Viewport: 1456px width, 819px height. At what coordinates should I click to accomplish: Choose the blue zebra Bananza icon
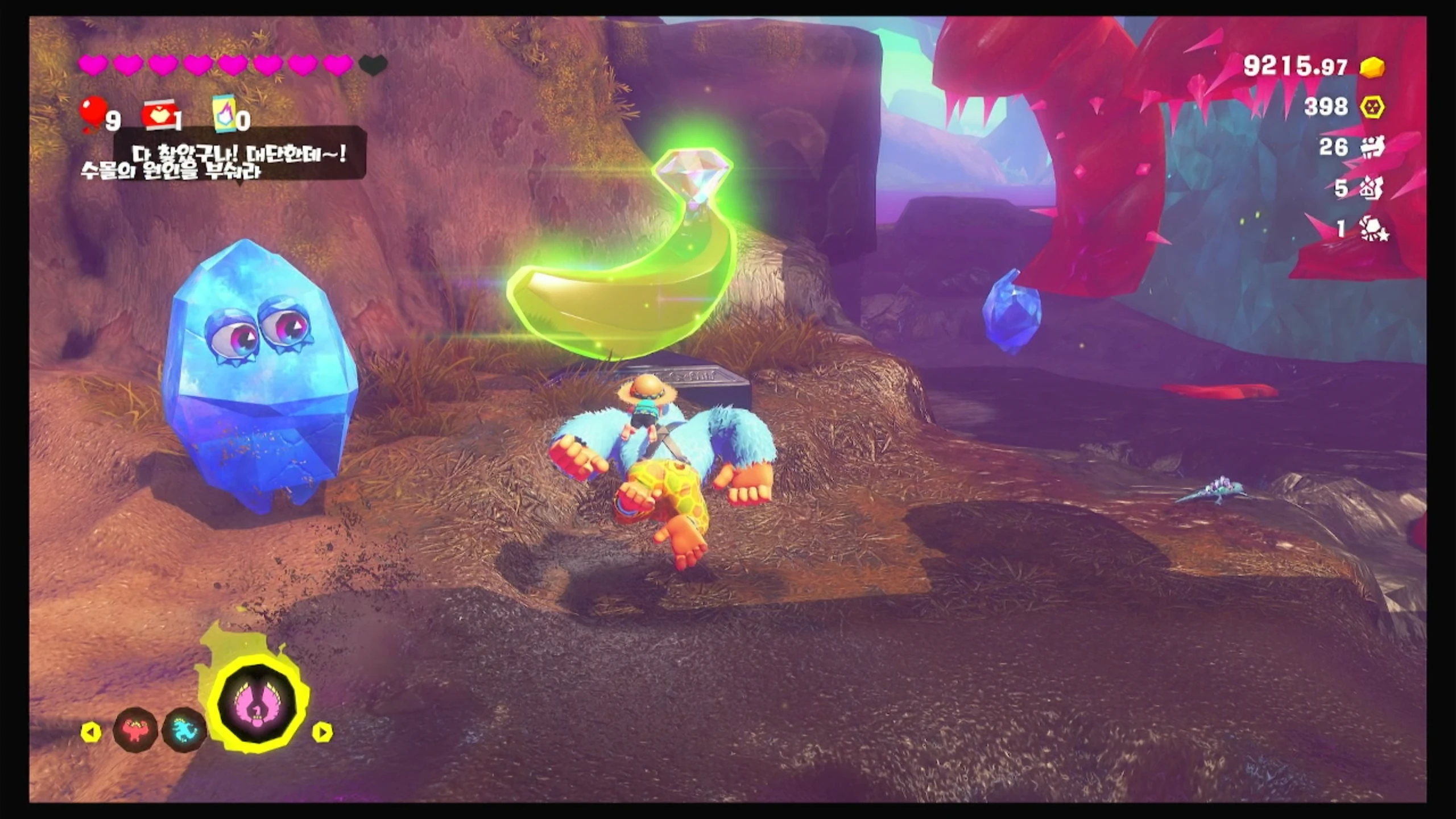tap(184, 730)
